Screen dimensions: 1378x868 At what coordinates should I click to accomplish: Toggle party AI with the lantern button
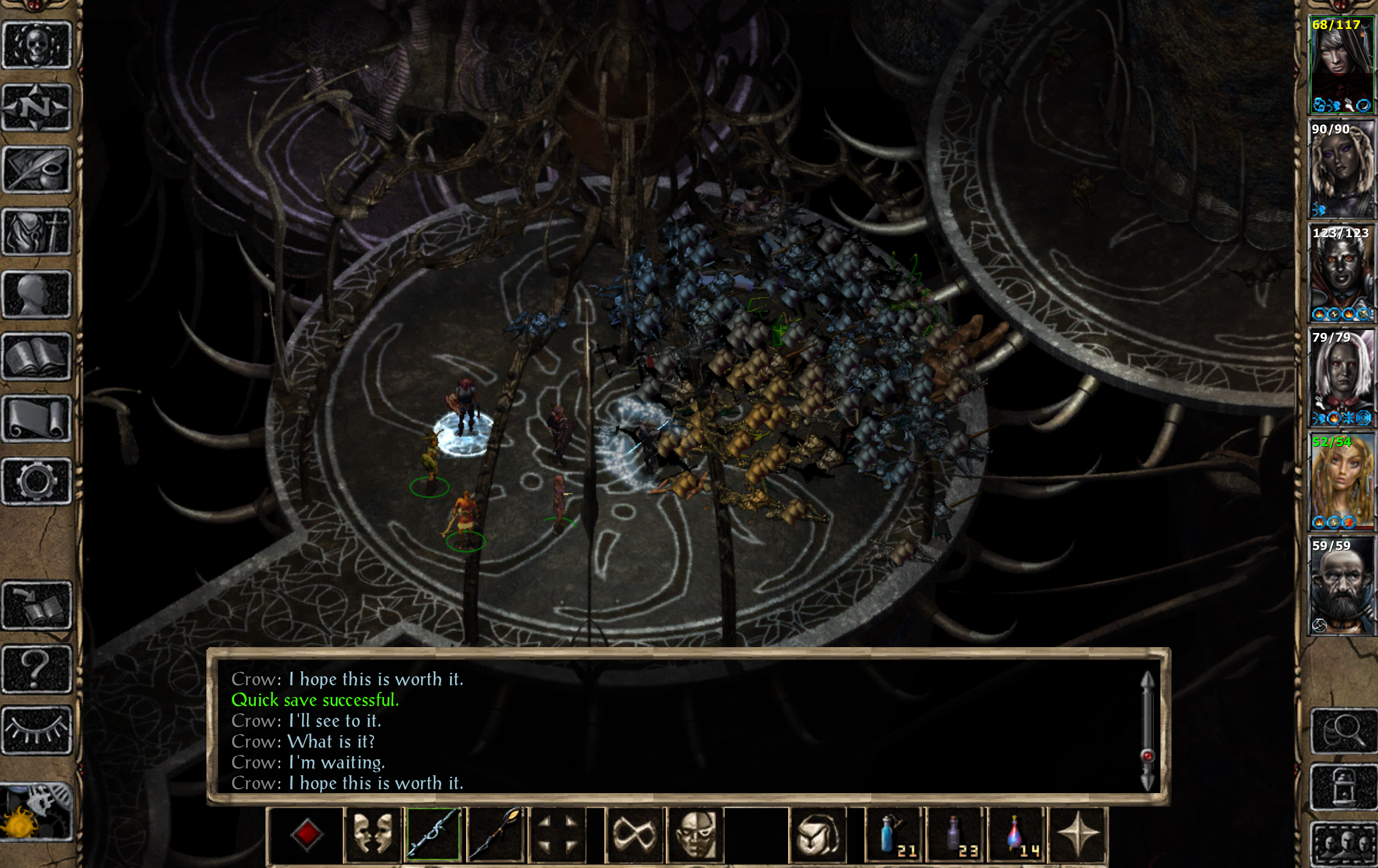1343,787
